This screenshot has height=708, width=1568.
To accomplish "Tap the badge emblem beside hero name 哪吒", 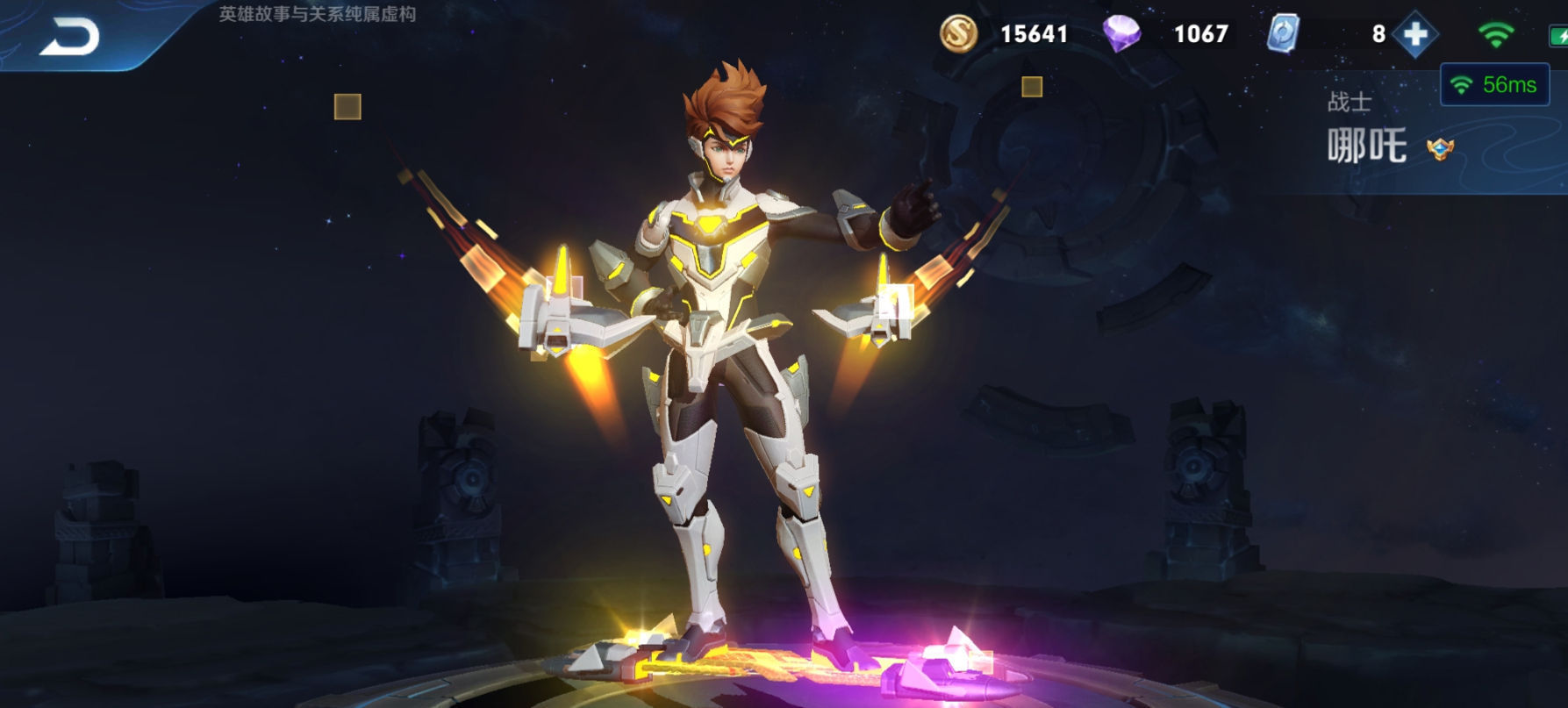I will [x=1440, y=148].
